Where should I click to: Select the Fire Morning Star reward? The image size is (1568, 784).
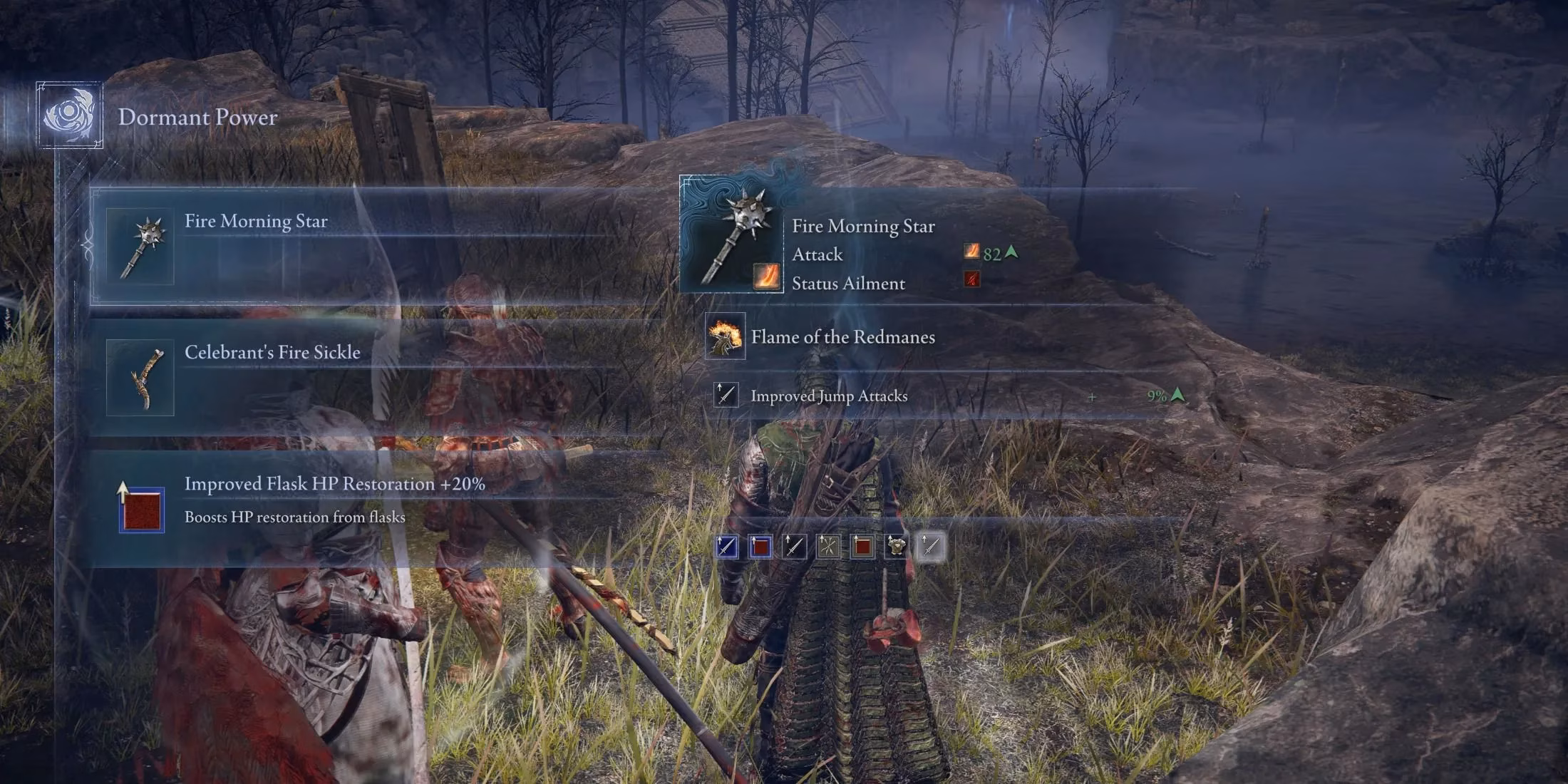click(356, 246)
